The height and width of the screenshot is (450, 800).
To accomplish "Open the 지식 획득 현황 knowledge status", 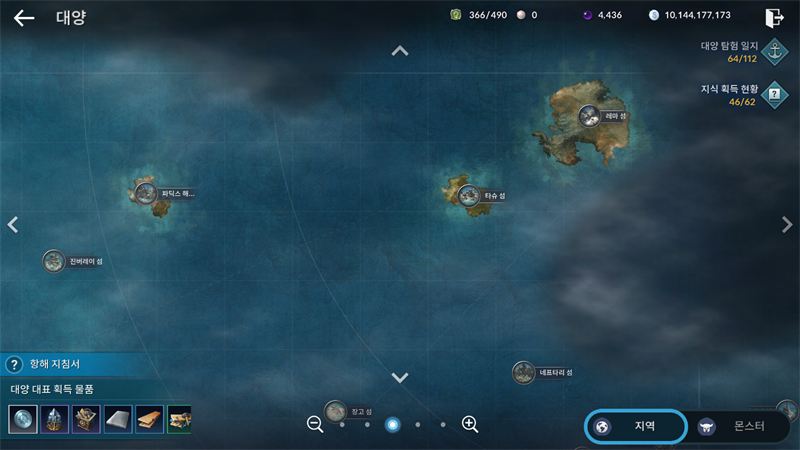I will click(x=774, y=95).
